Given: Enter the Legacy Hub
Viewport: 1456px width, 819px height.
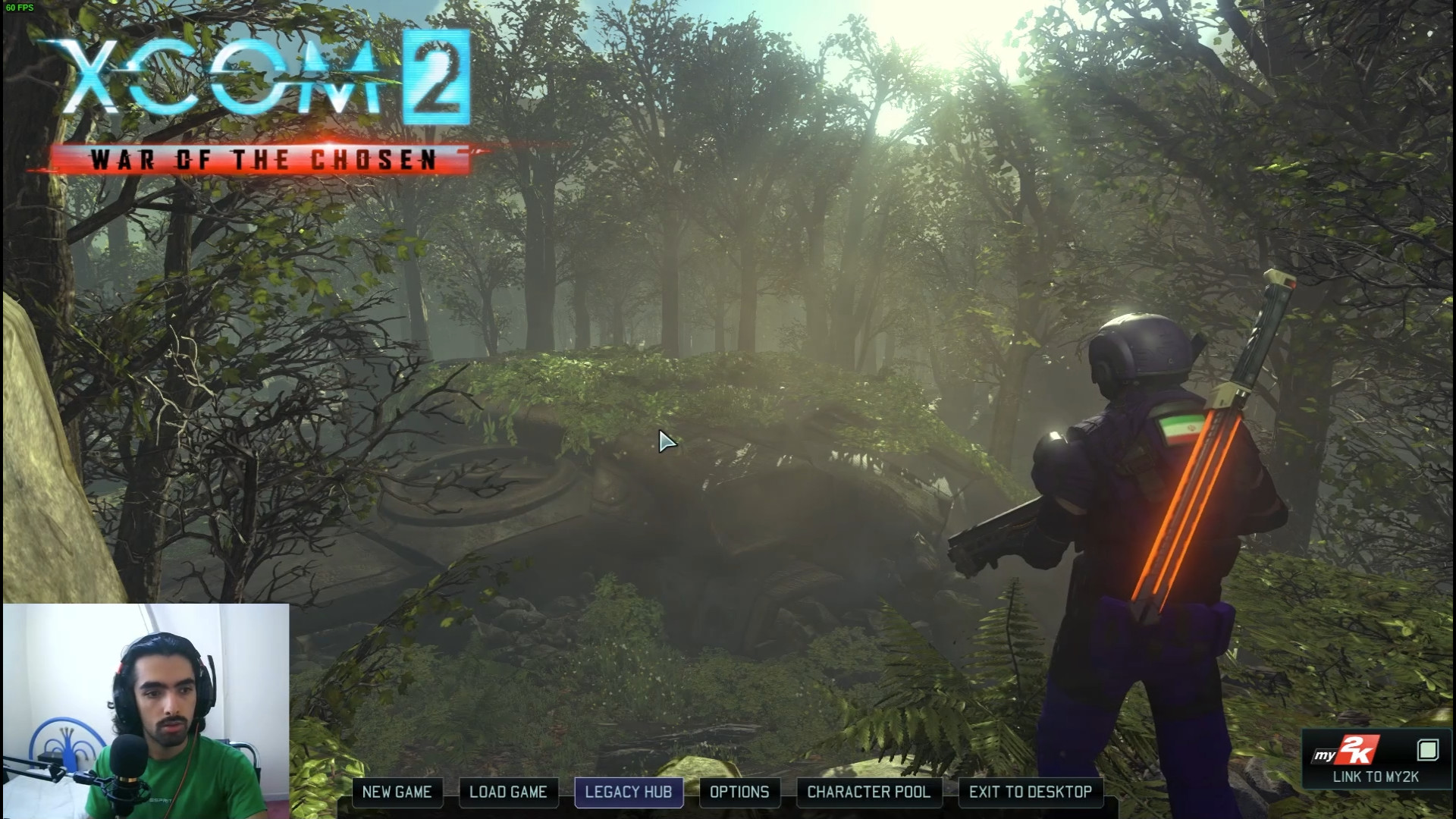Looking at the screenshot, I should coord(629,792).
